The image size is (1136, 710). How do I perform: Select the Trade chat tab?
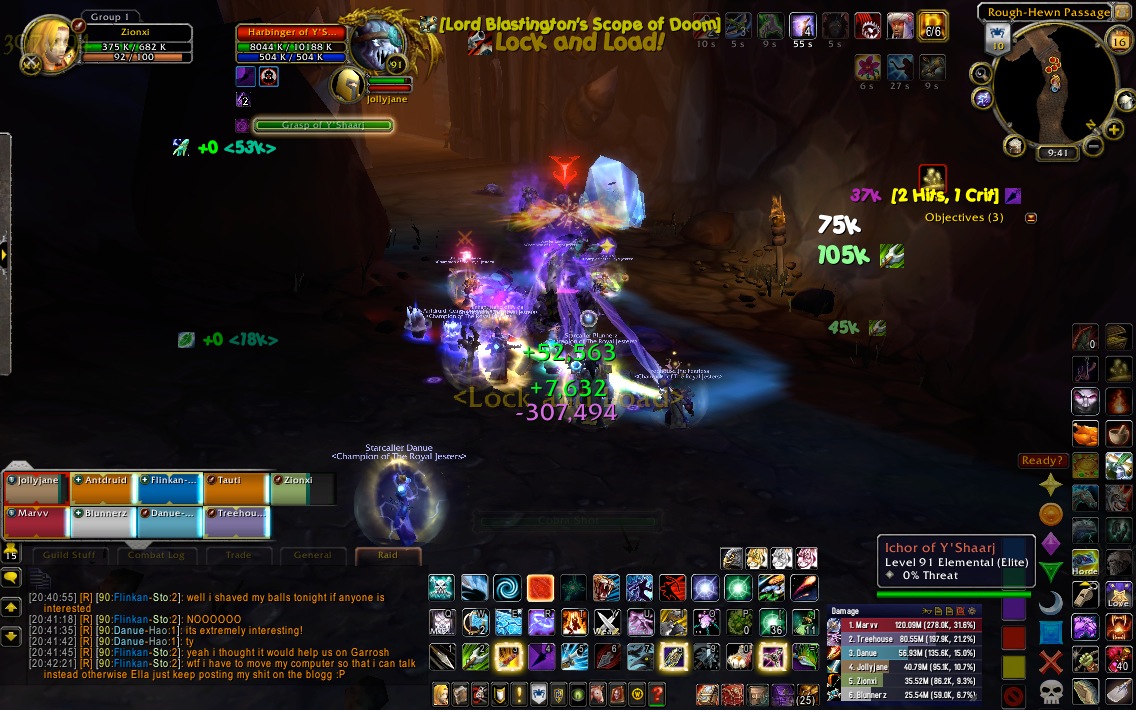[x=239, y=555]
